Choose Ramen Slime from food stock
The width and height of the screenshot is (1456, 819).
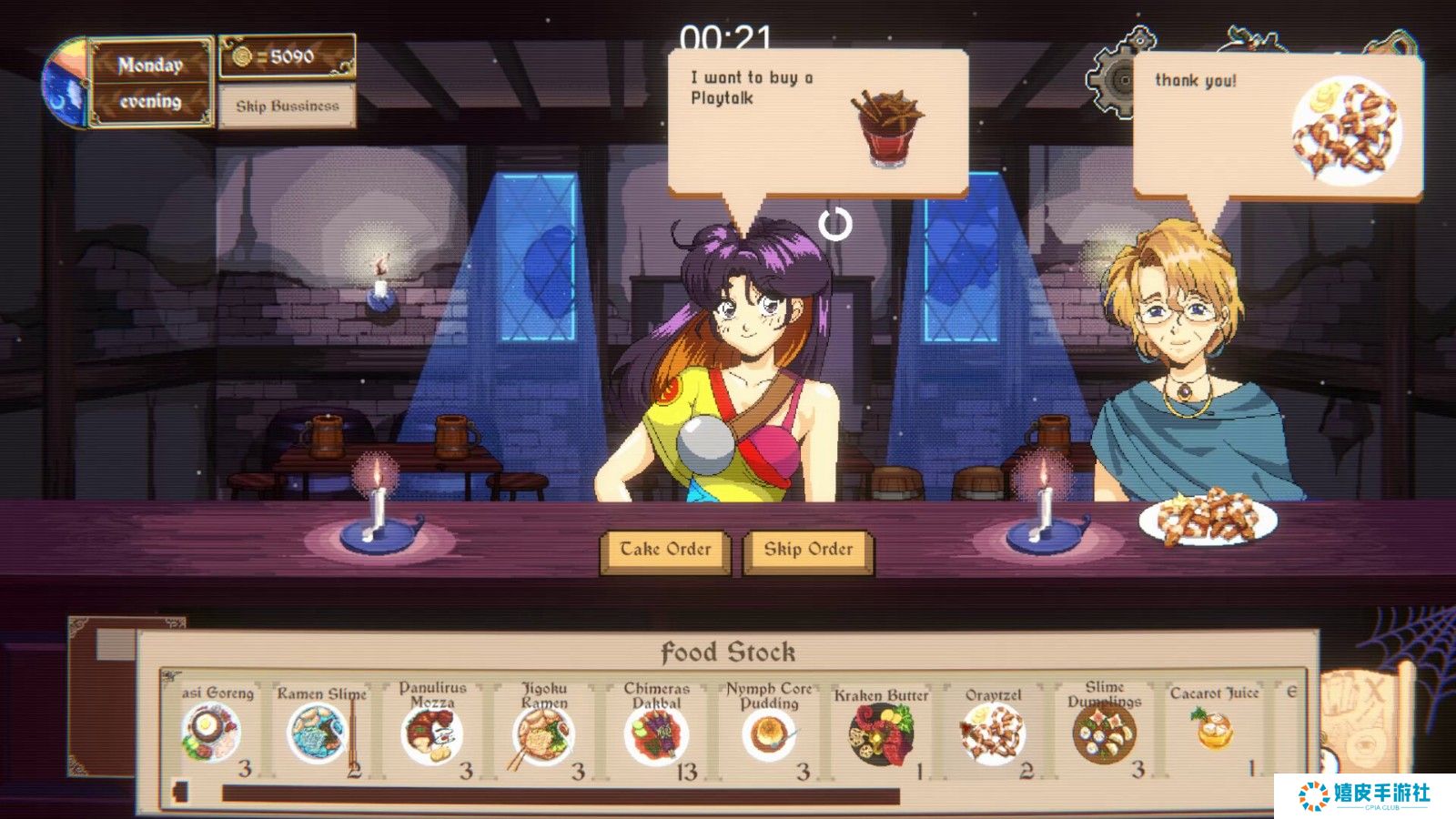coord(318,733)
